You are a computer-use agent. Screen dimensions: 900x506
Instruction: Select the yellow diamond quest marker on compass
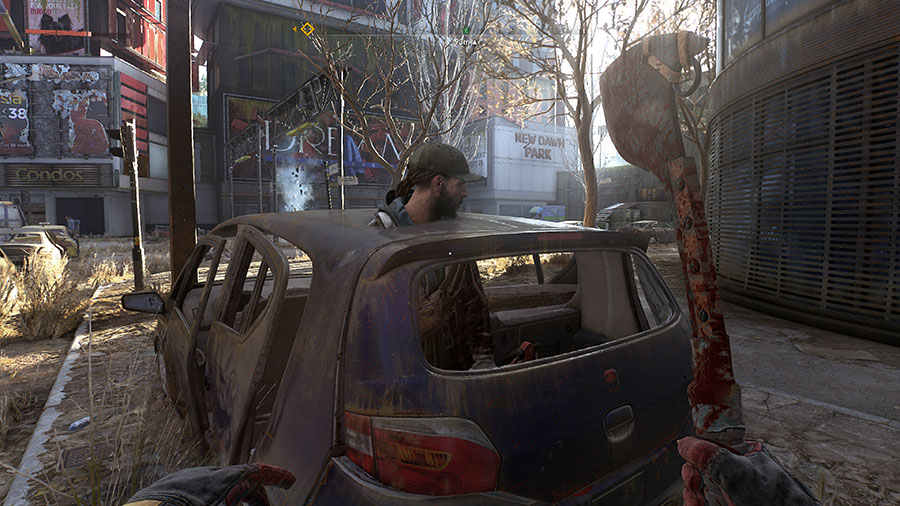click(x=307, y=29)
